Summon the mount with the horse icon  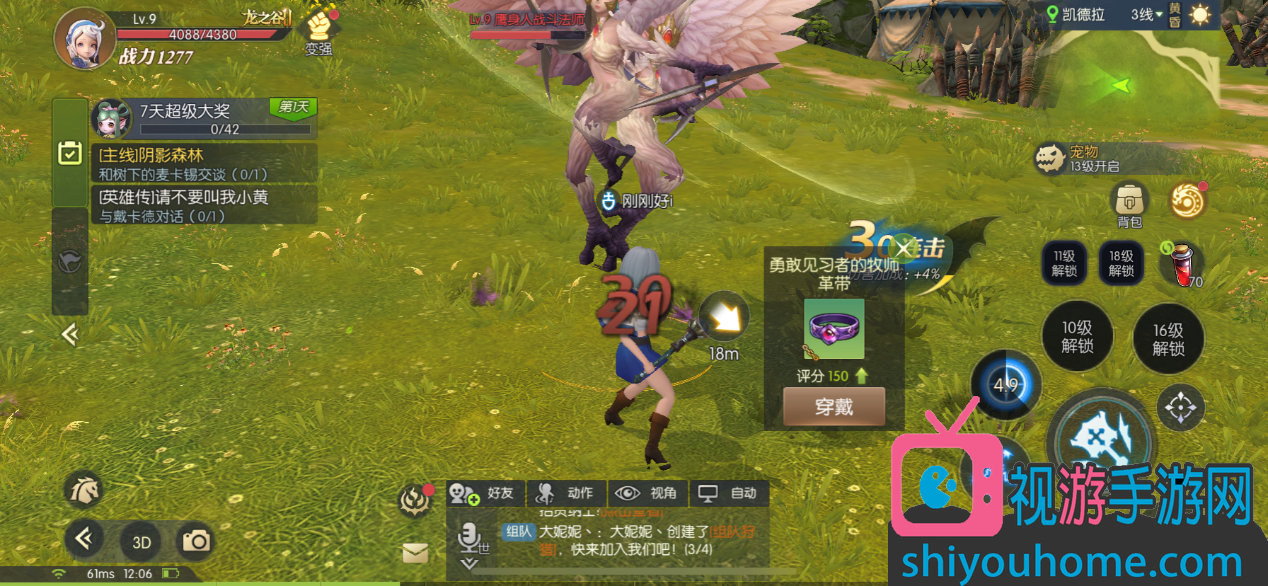[84, 489]
